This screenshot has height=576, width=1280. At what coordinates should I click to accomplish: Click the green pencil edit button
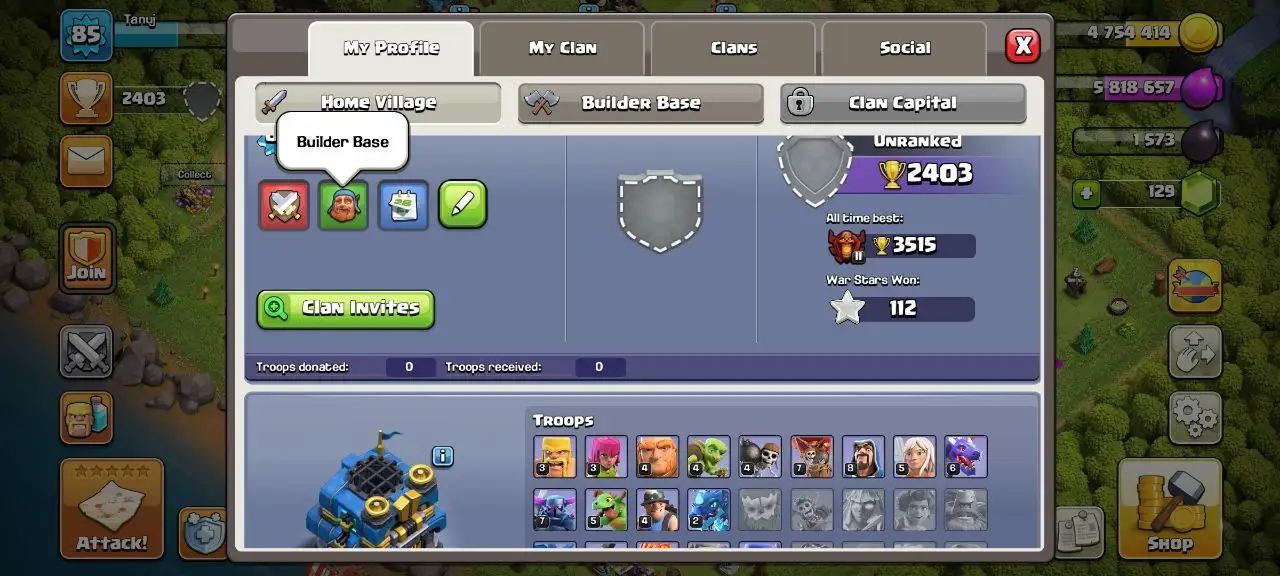[463, 205]
